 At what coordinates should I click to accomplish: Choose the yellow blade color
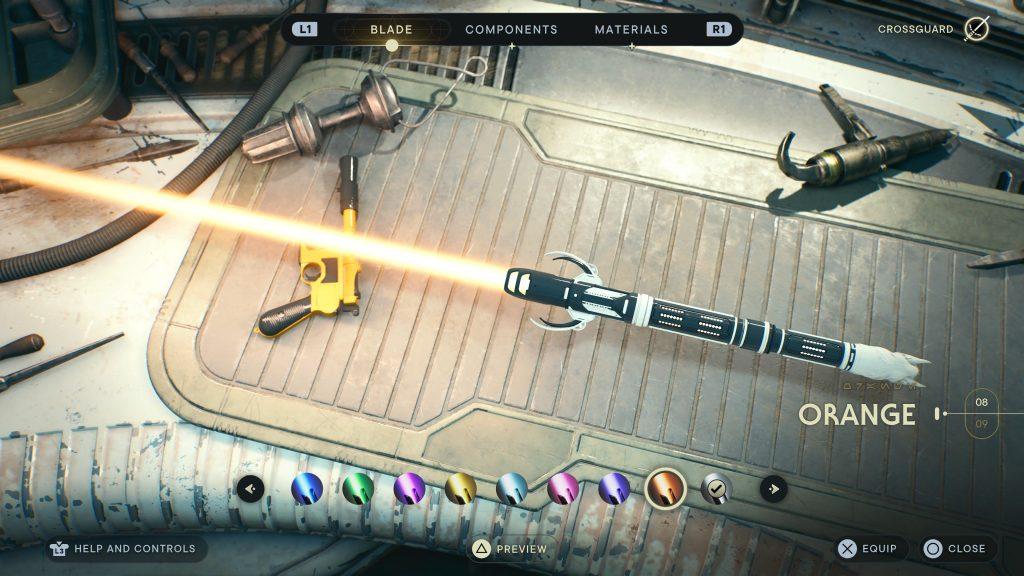[x=461, y=489]
